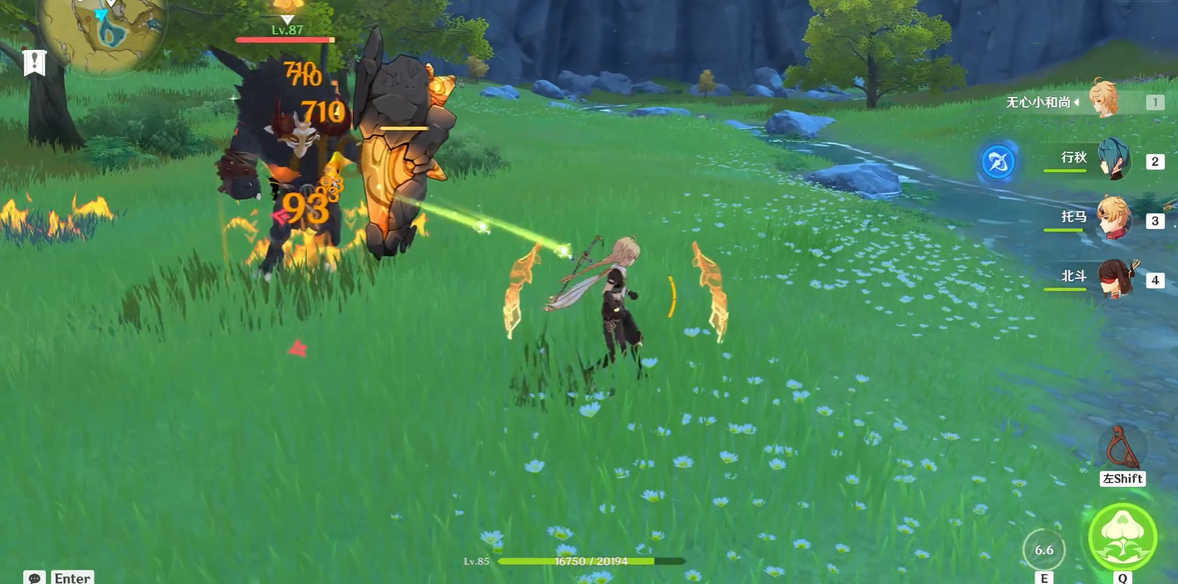Open the circular minimap
This screenshot has width=1178, height=584.
pos(102,28)
